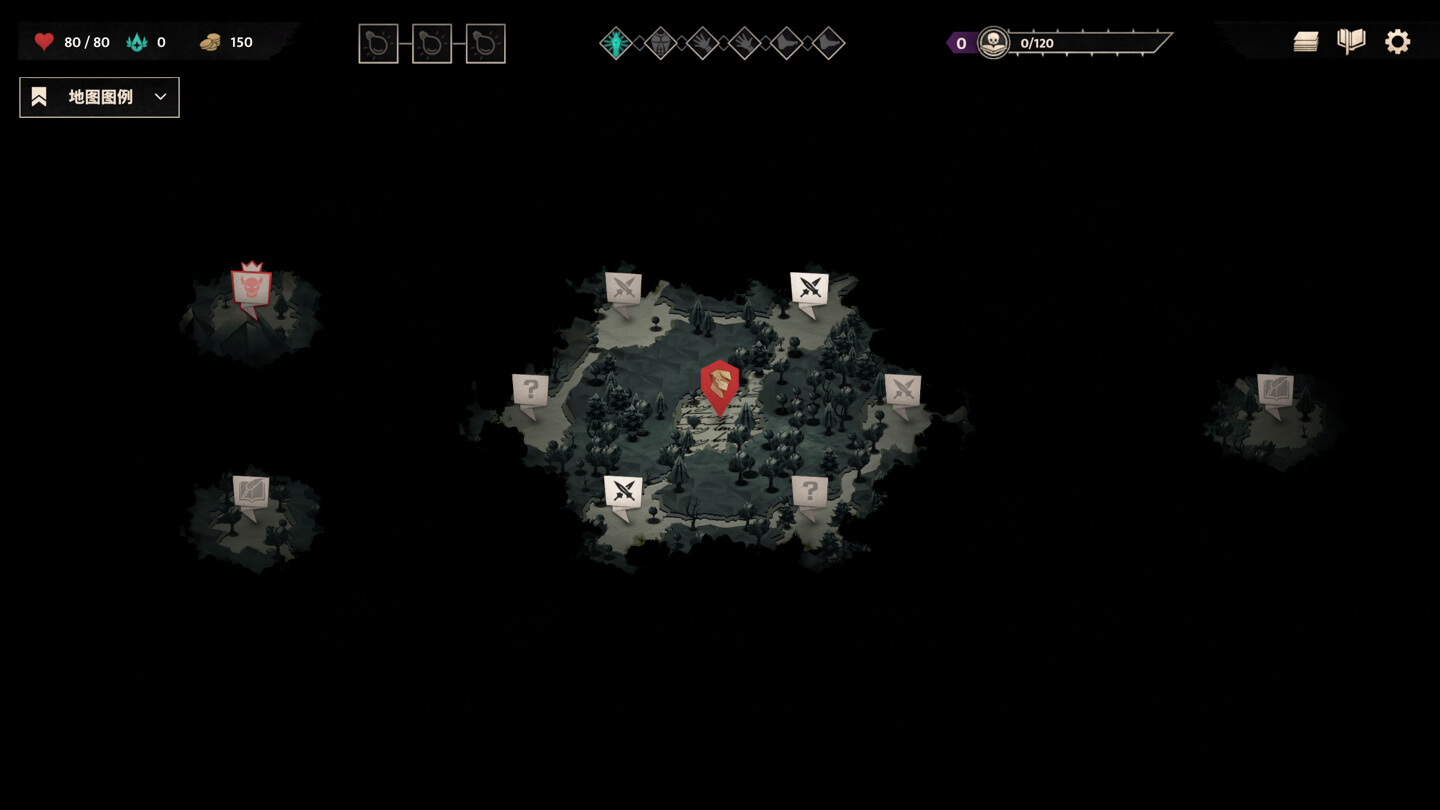The width and height of the screenshot is (1440, 810).
Task: Expand the 地图图例 map legend dropdown
Action: [x=99, y=97]
